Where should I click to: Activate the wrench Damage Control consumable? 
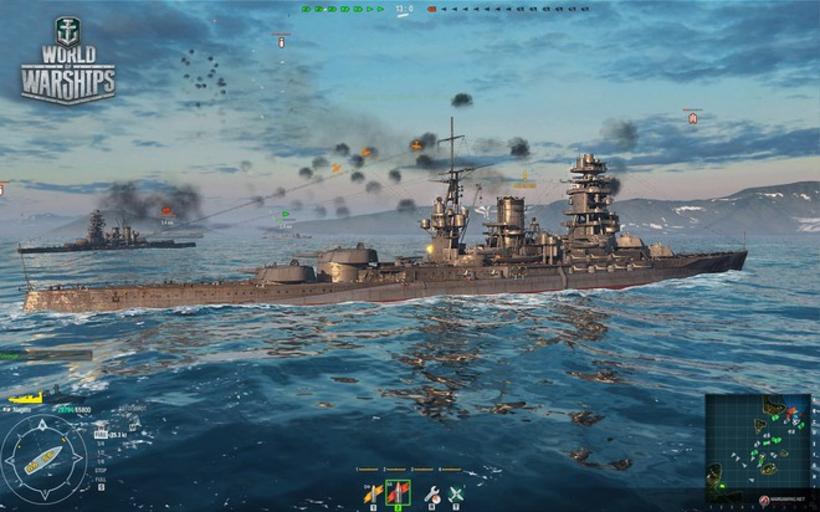click(x=432, y=493)
